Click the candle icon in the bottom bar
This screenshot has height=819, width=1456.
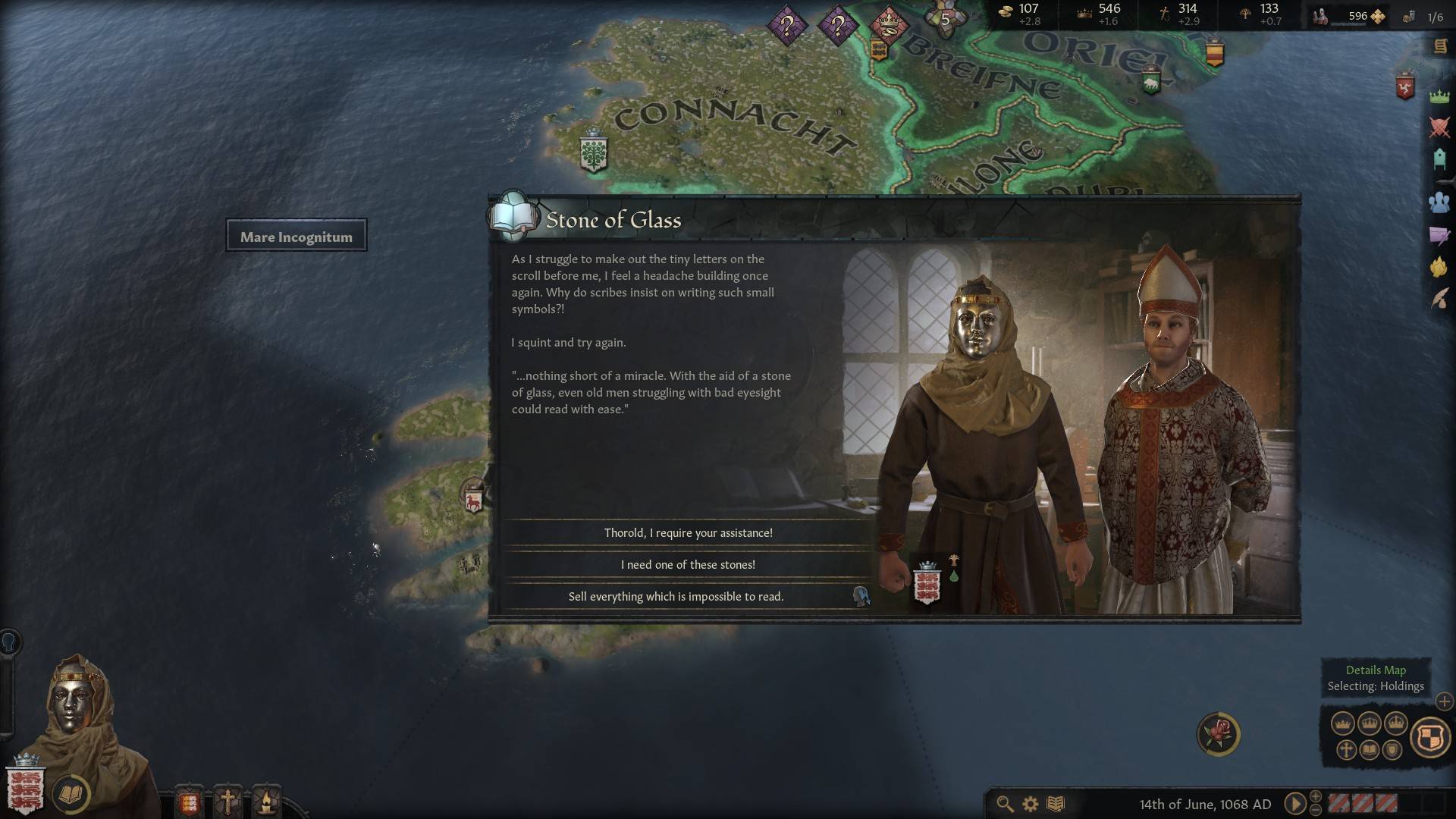[266, 801]
